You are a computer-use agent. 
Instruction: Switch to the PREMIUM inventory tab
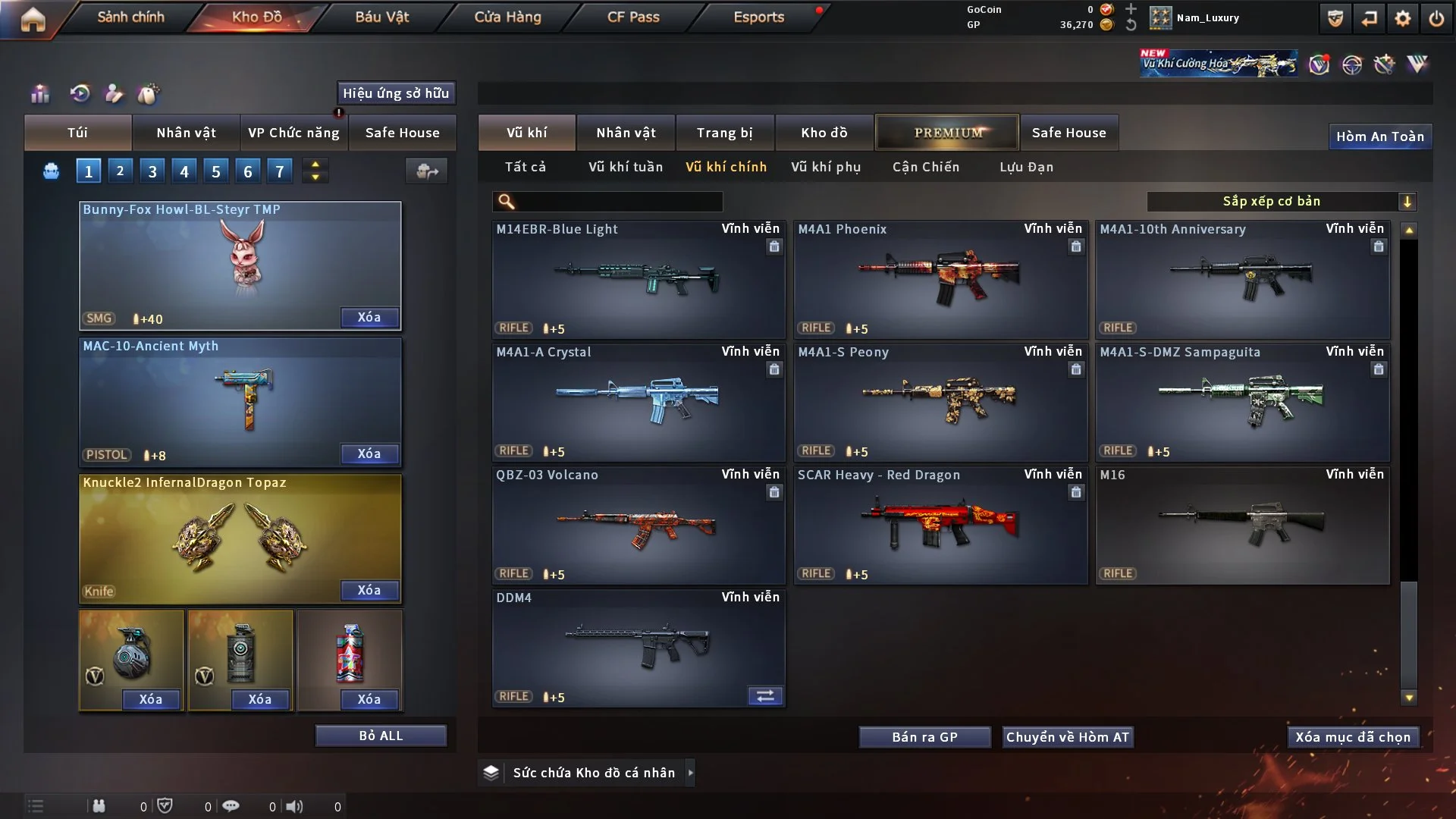947,133
